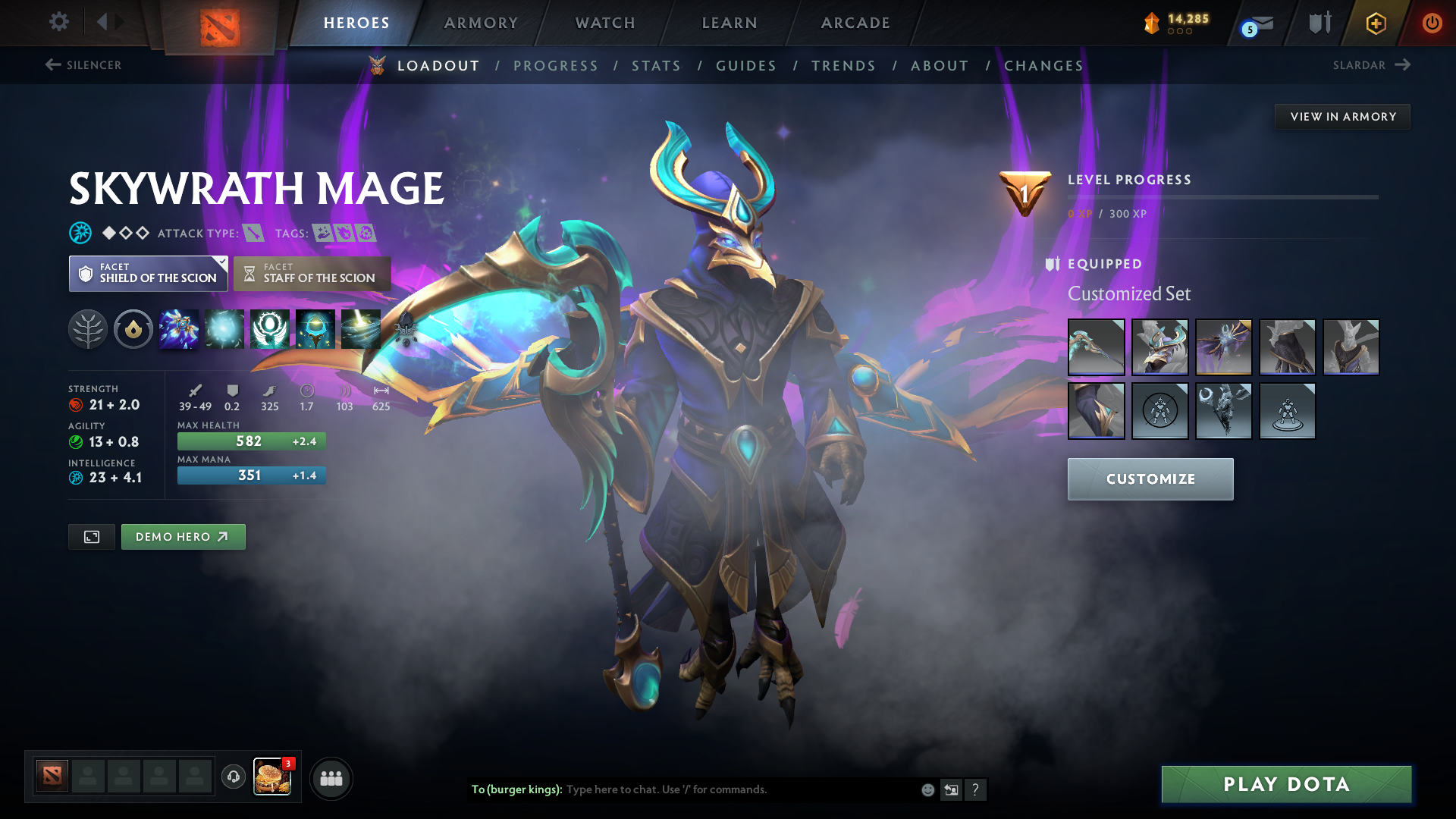Click the PLAY DOTA button
The image size is (1456, 819).
[1285, 784]
